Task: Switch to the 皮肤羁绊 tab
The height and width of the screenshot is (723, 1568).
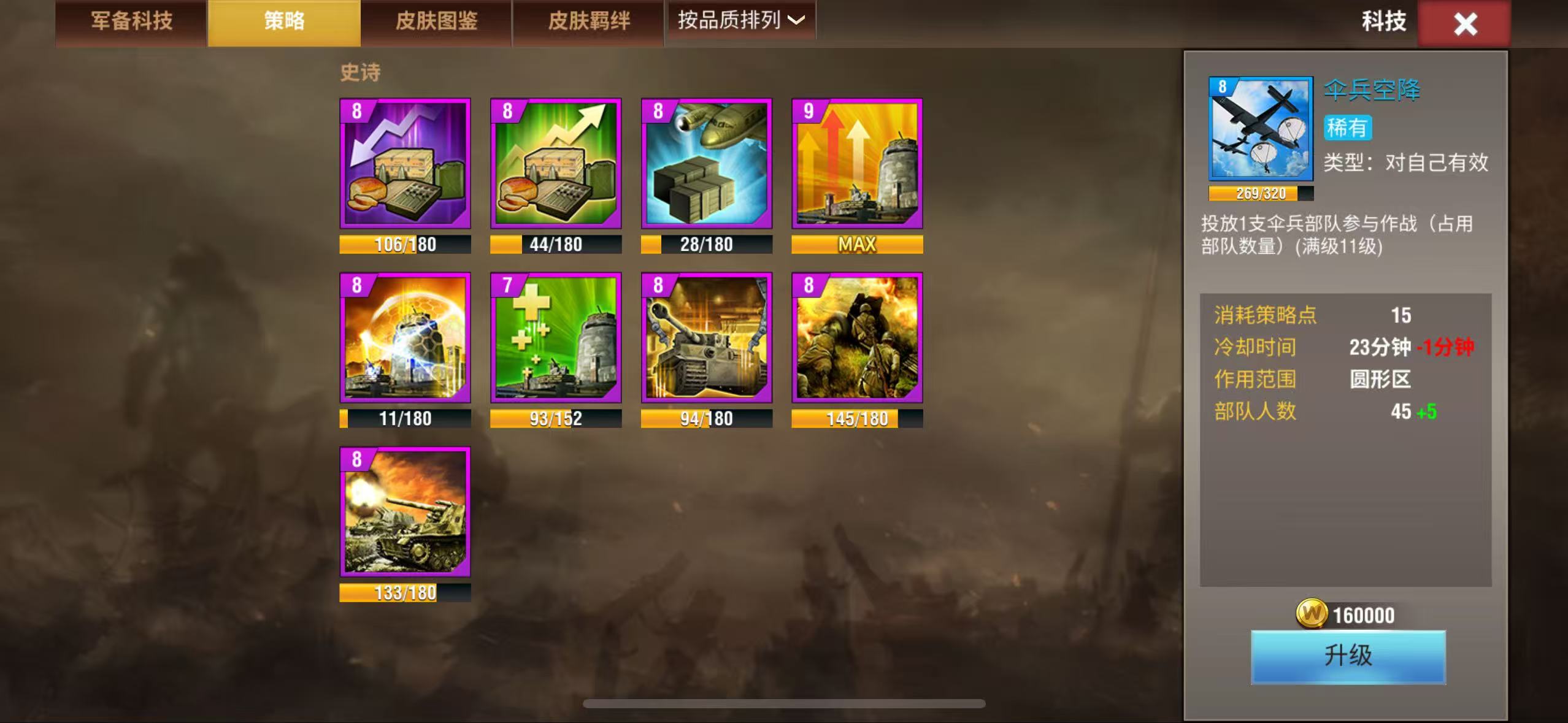Action: [x=587, y=21]
